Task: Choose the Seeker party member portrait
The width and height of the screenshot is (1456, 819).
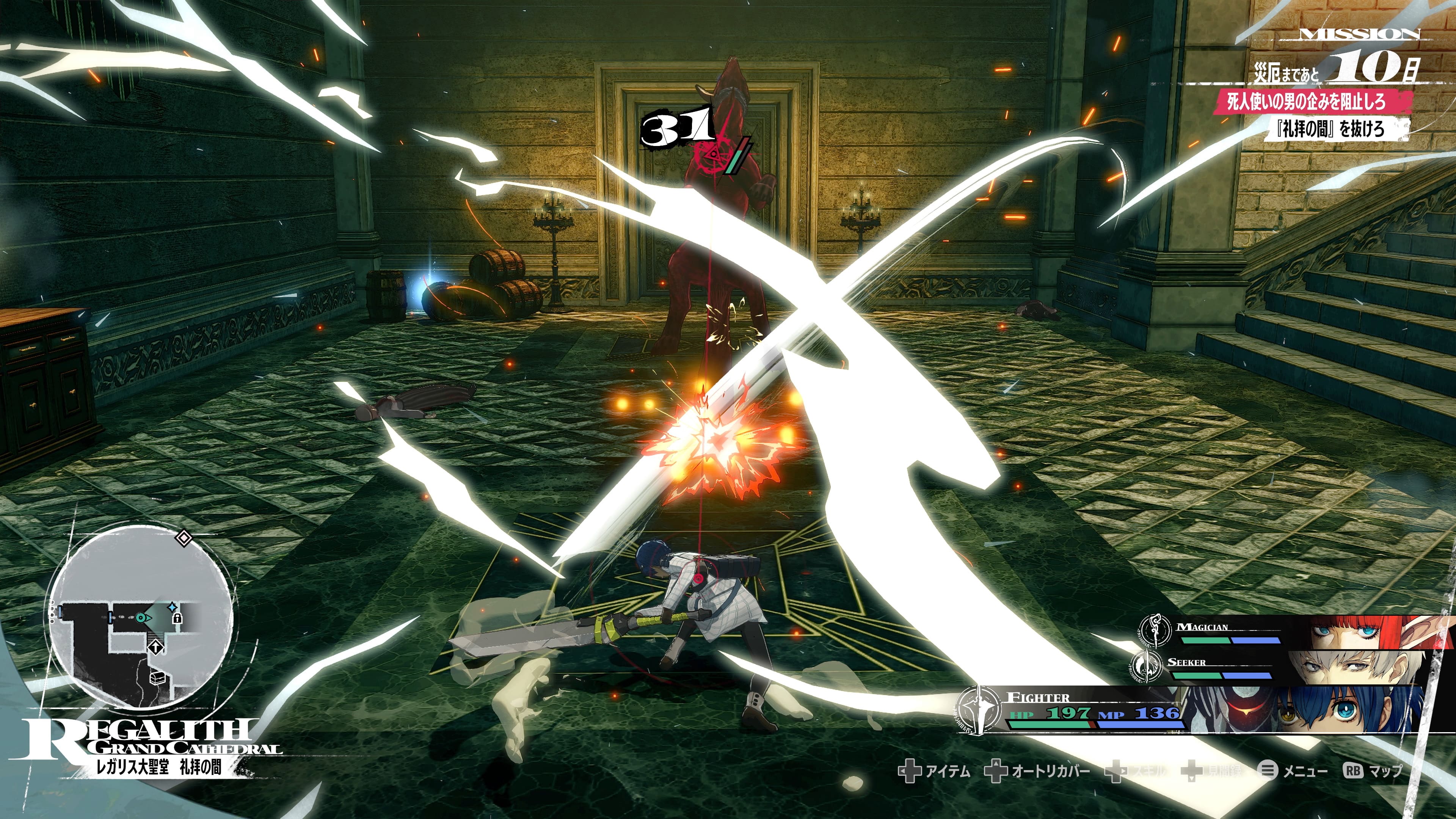Action: click(1357, 667)
